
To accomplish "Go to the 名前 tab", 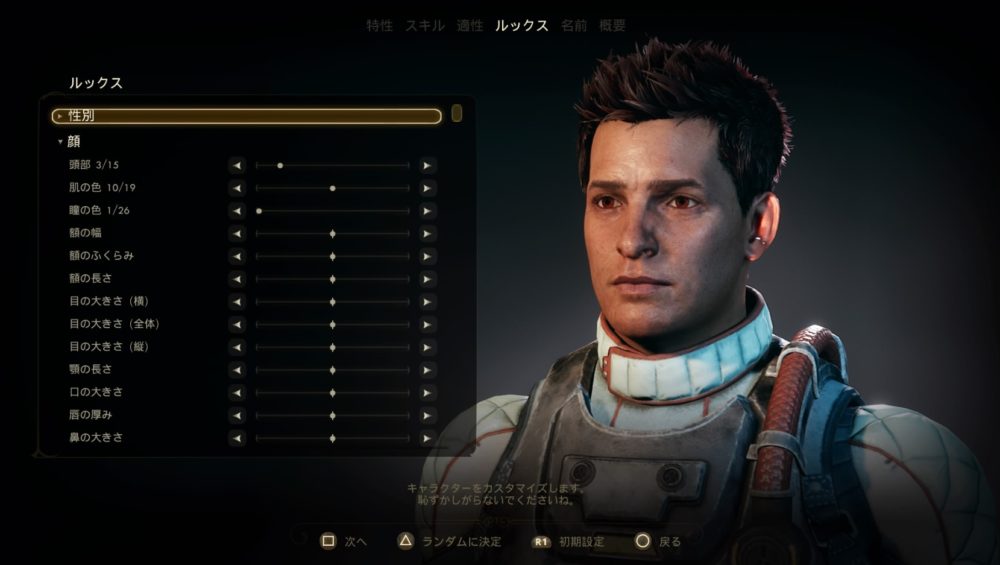I will coord(574,26).
